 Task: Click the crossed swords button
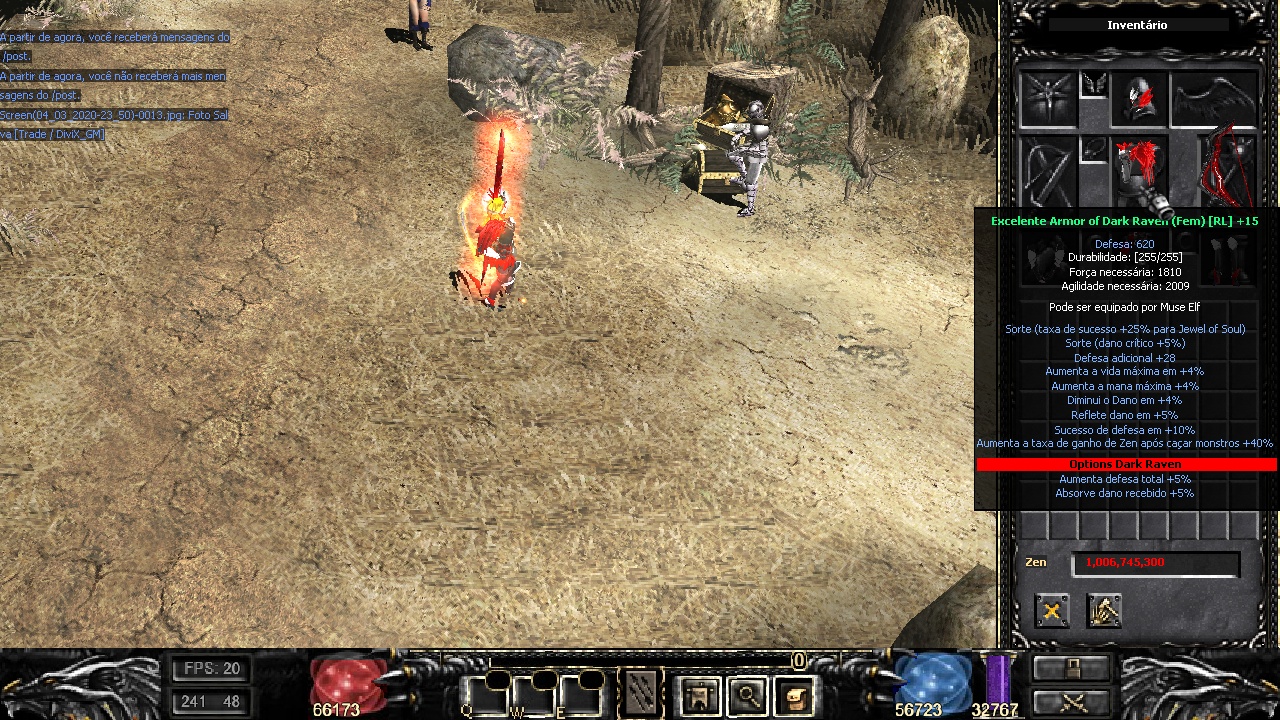tap(1072, 702)
